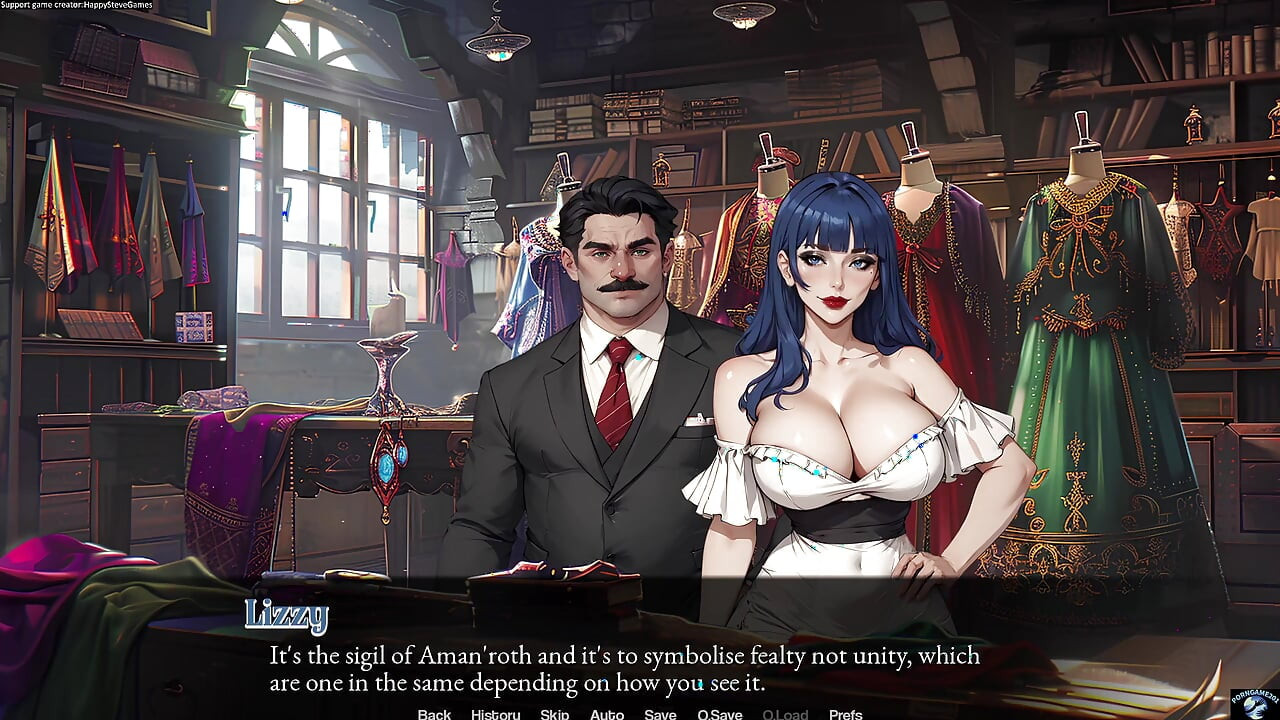Click the Lizzy name label
The width and height of the screenshot is (1280, 720).
[286, 616]
